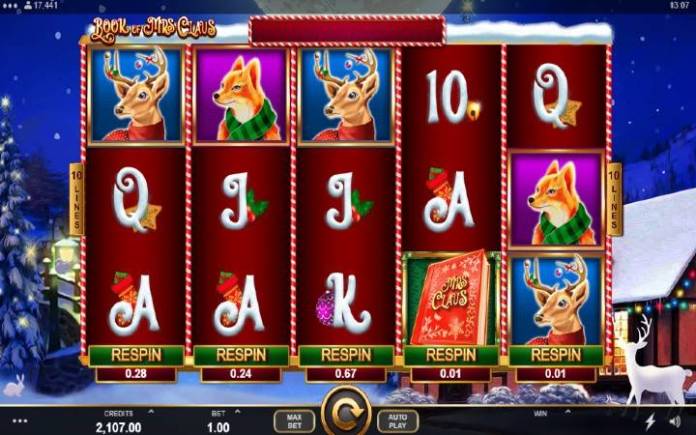This screenshot has height=435, width=696.
Task: Expand the CREDITS display arrow
Action: pos(151,410)
